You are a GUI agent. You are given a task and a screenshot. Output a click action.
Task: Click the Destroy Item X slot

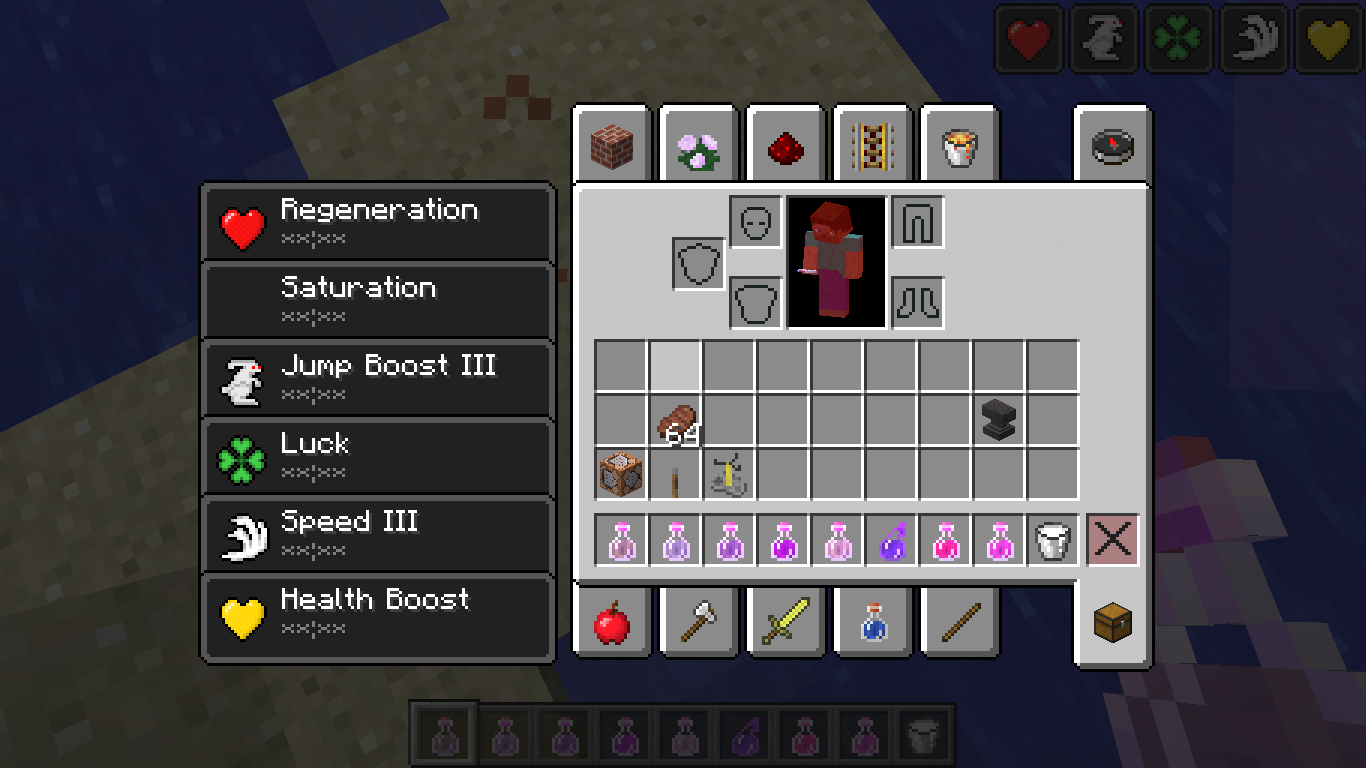[x=1113, y=540]
